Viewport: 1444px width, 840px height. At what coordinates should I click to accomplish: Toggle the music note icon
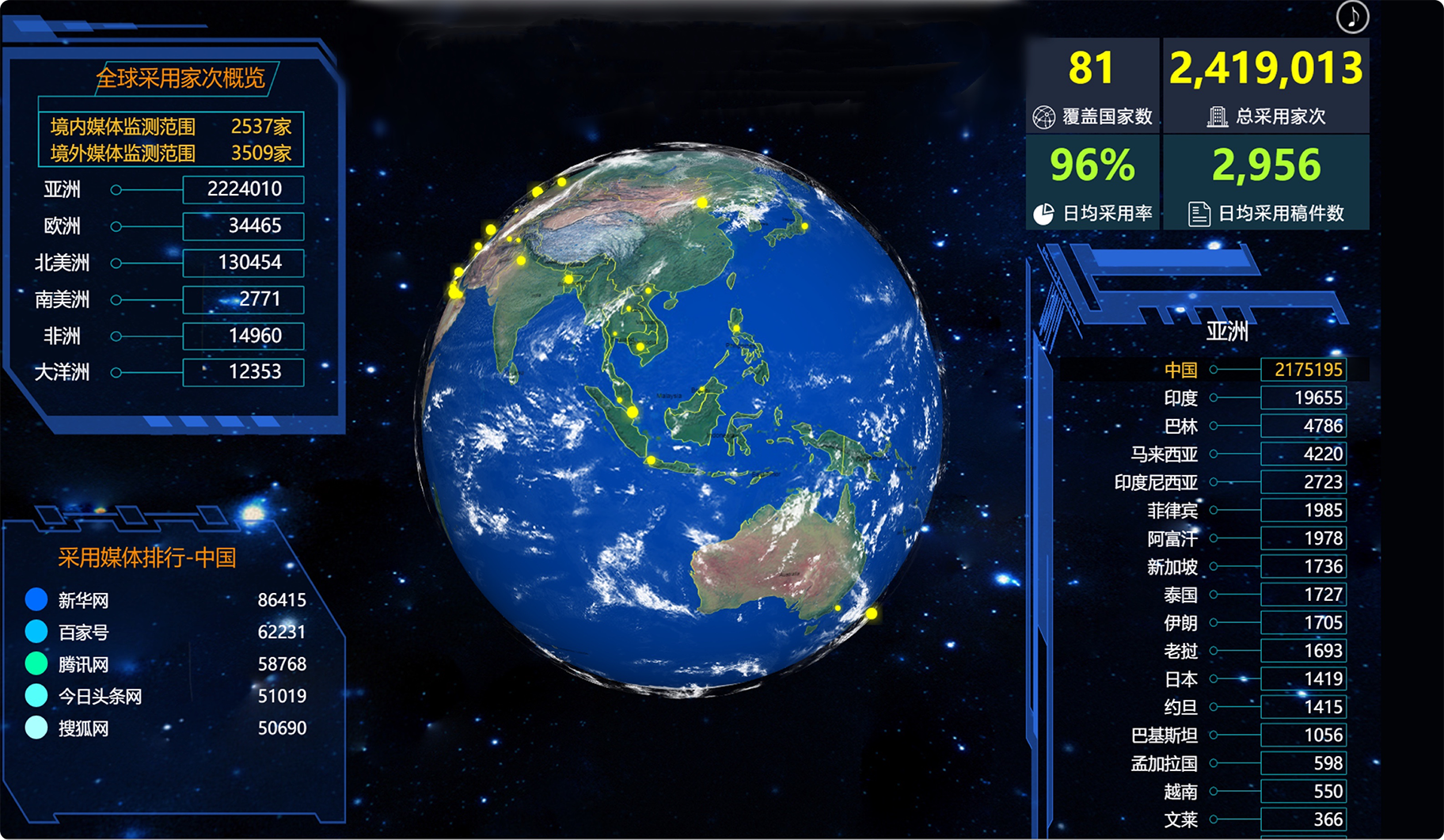(x=1352, y=17)
